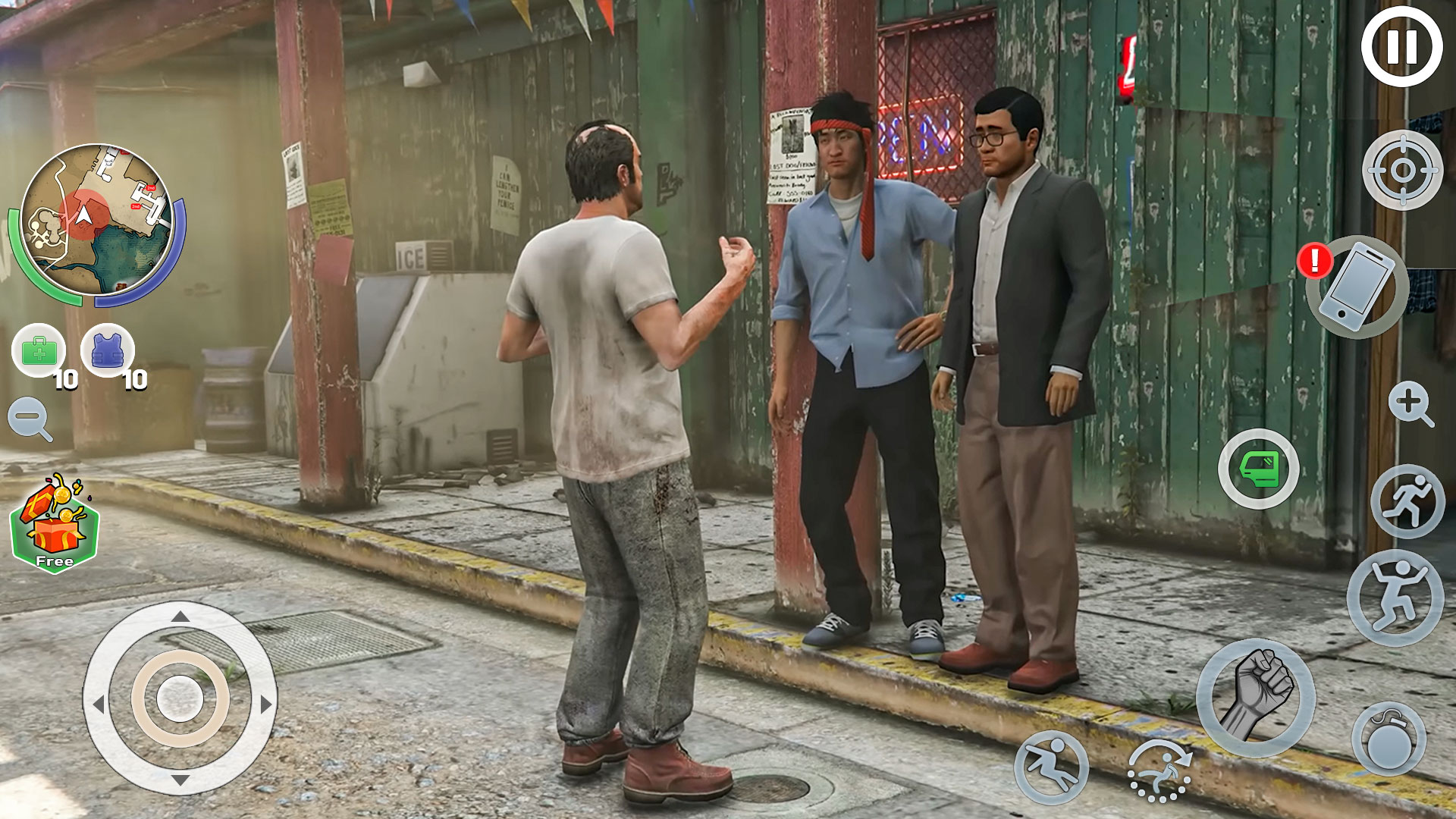Activate the sprint running figure button
The width and height of the screenshot is (1456, 819).
[x=1407, y=501]
